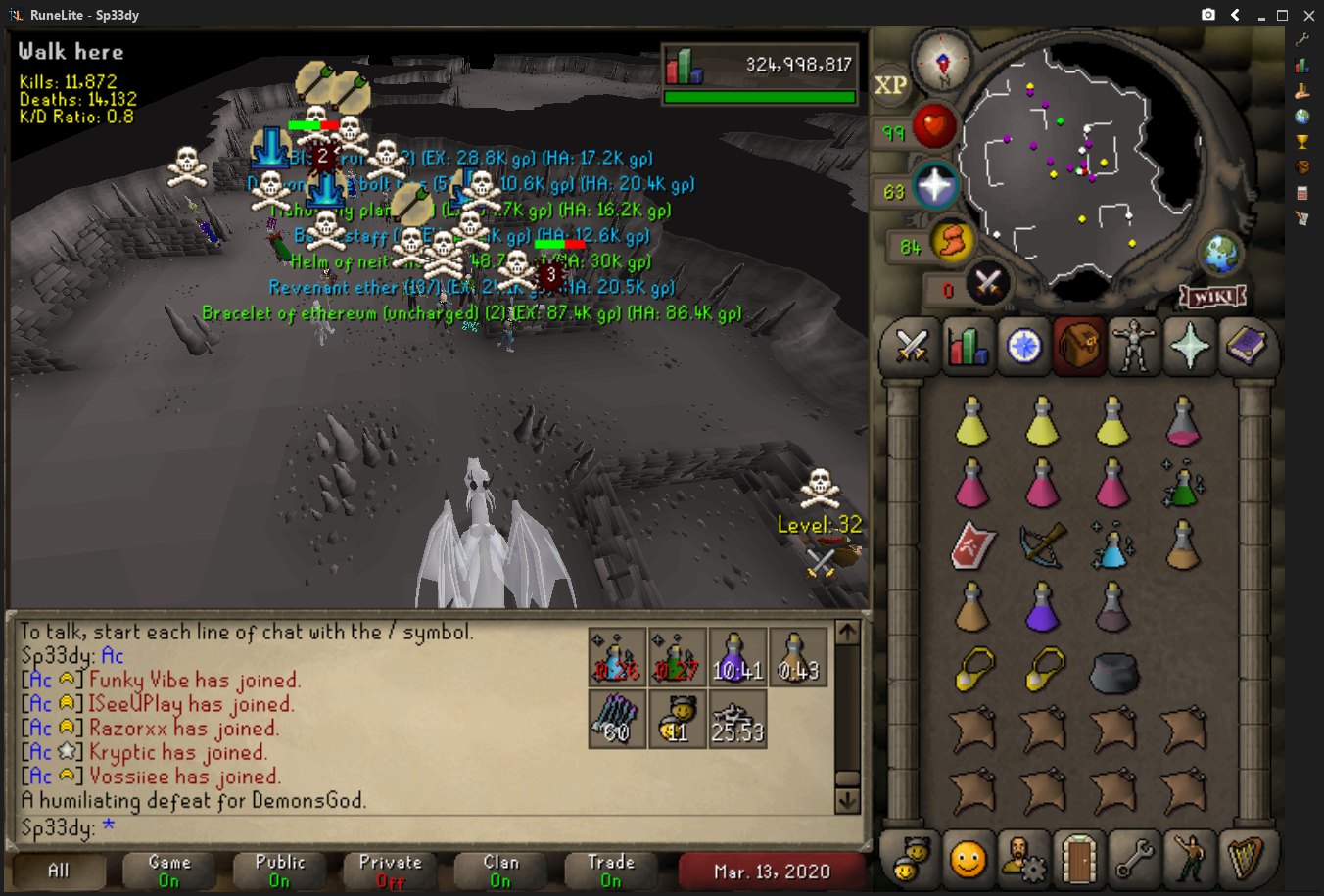Click the compass to face north

click(943, 63)
